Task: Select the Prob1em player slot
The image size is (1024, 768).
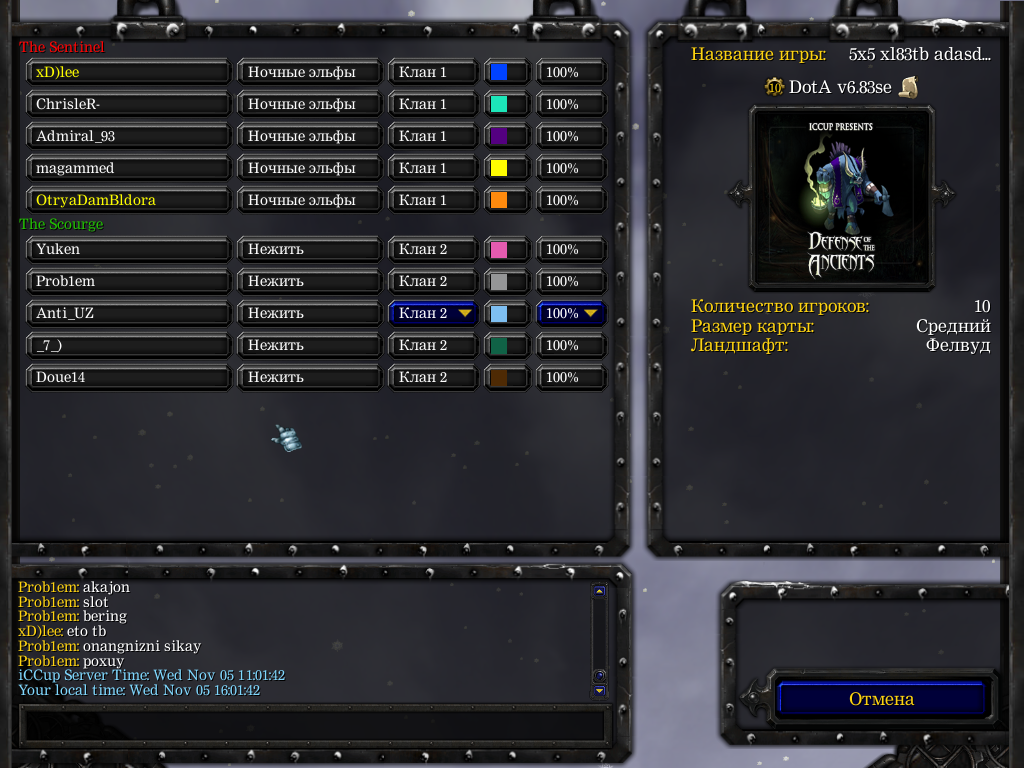Action: (128, 281)
